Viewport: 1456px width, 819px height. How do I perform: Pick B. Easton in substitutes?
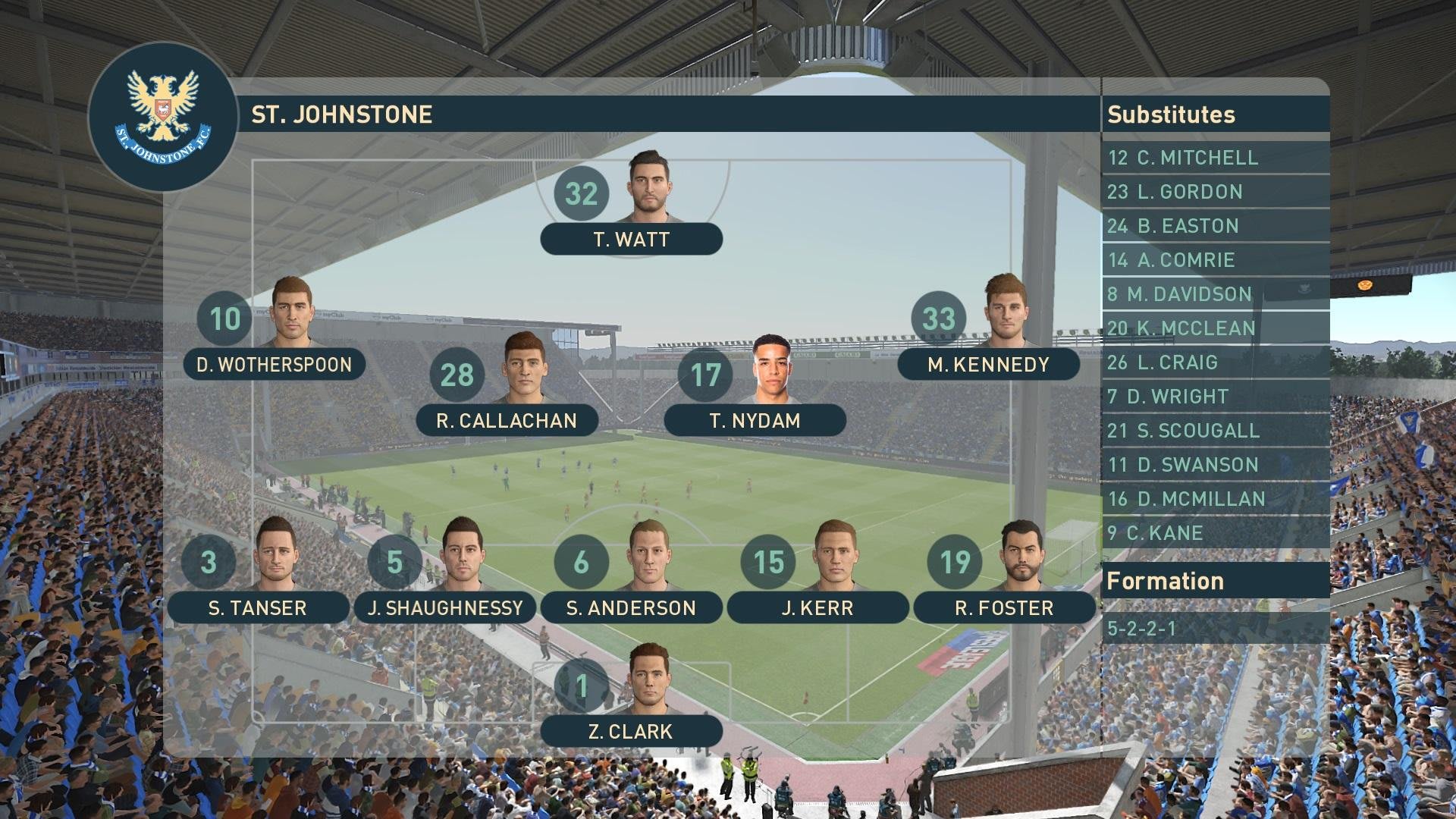[1215, 226]
